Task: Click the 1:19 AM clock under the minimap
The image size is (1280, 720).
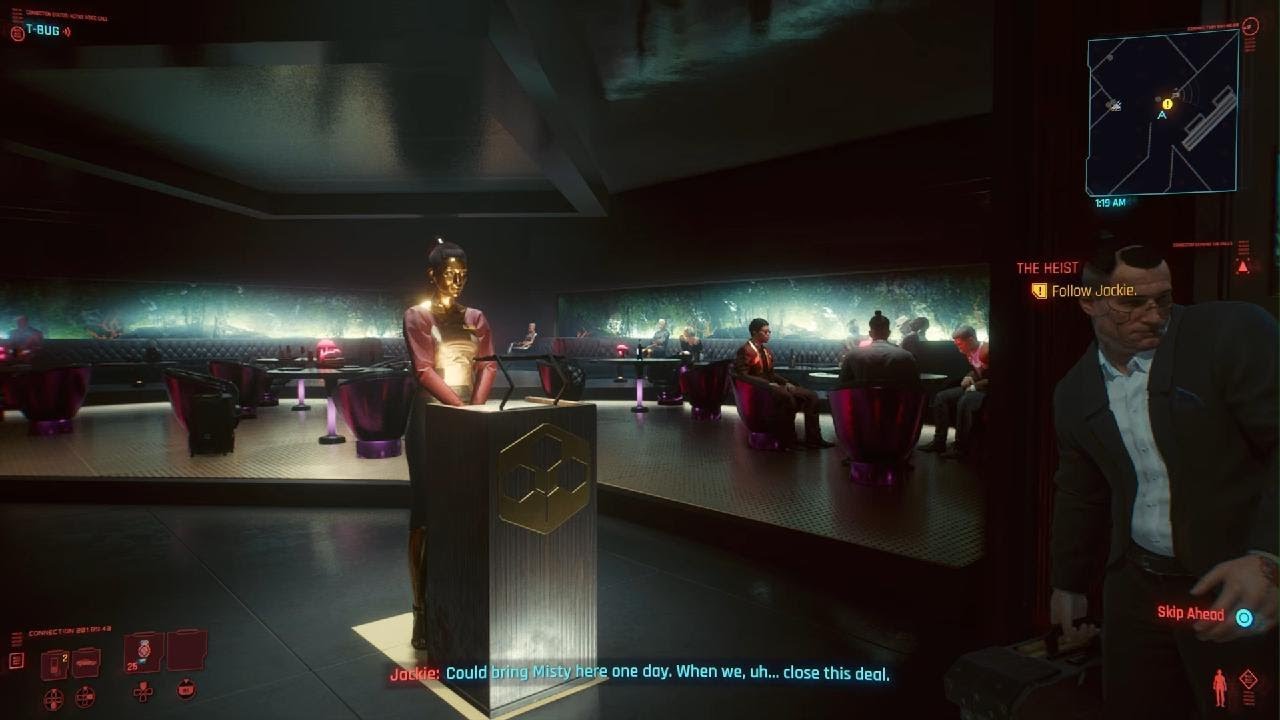Action: click(1109, 201)
